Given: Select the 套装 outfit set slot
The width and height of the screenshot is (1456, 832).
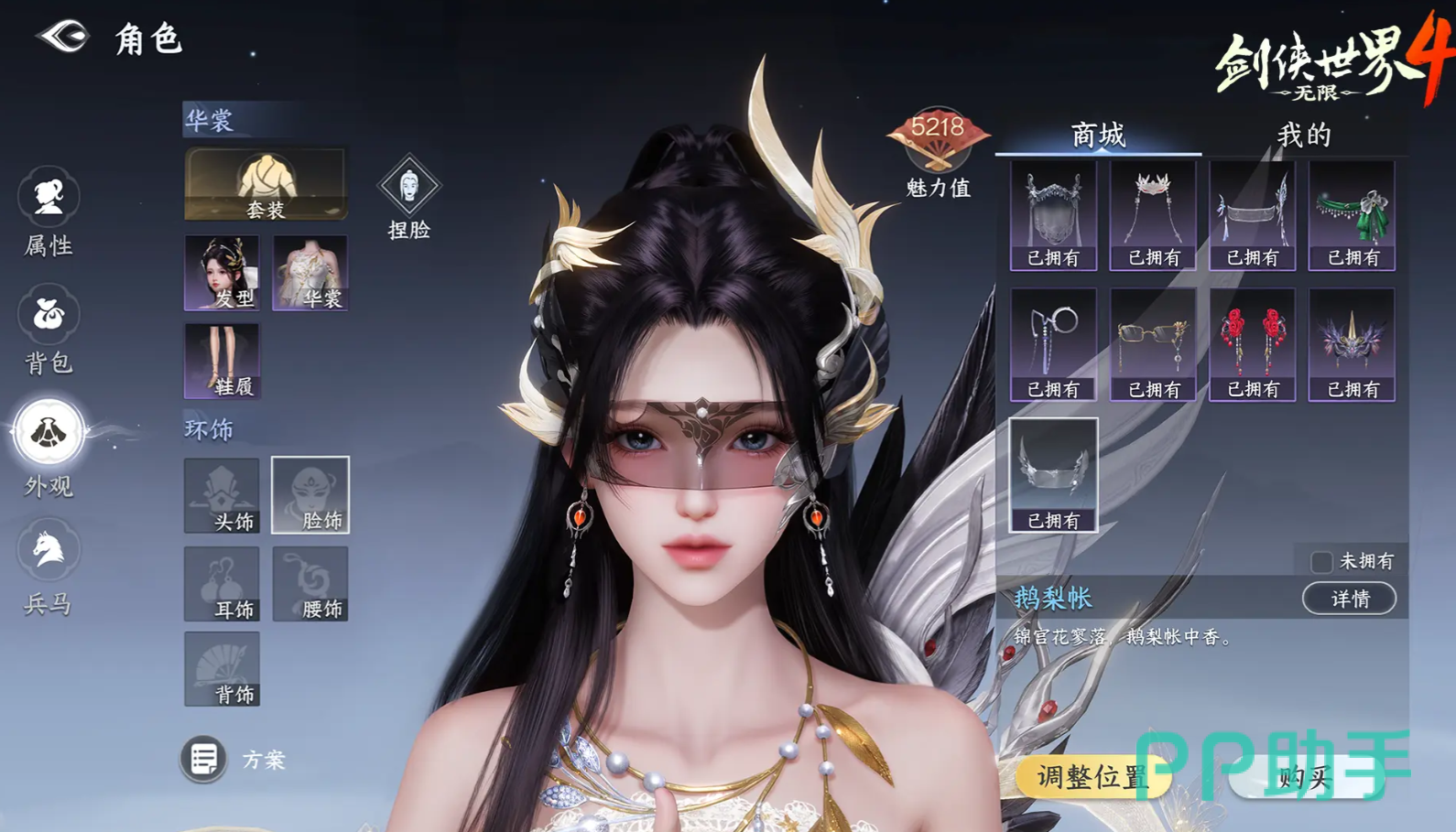Looking at the screenshot, I should 266,184.
